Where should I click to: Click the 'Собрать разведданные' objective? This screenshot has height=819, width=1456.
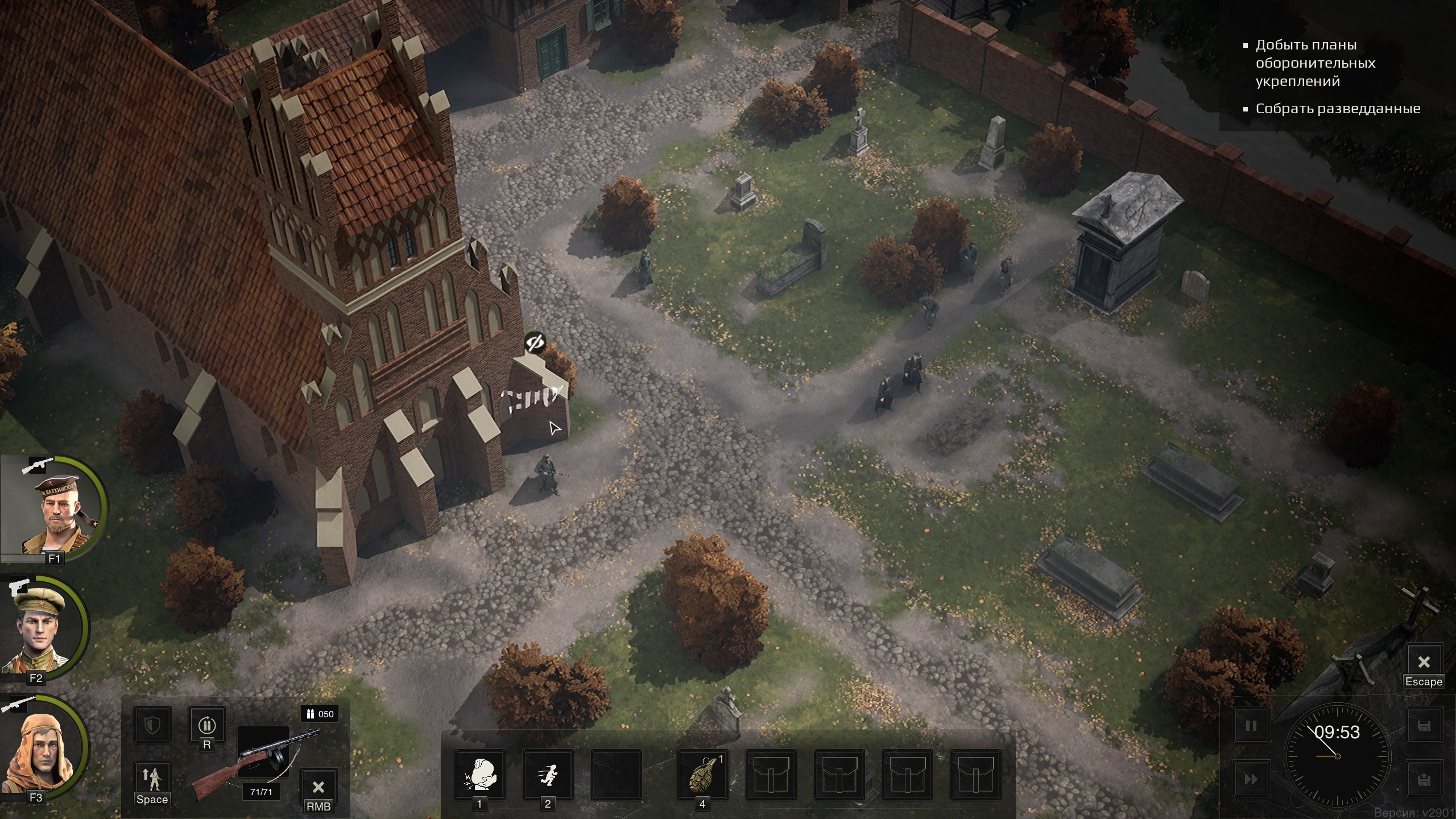(x=1338, y=108)
